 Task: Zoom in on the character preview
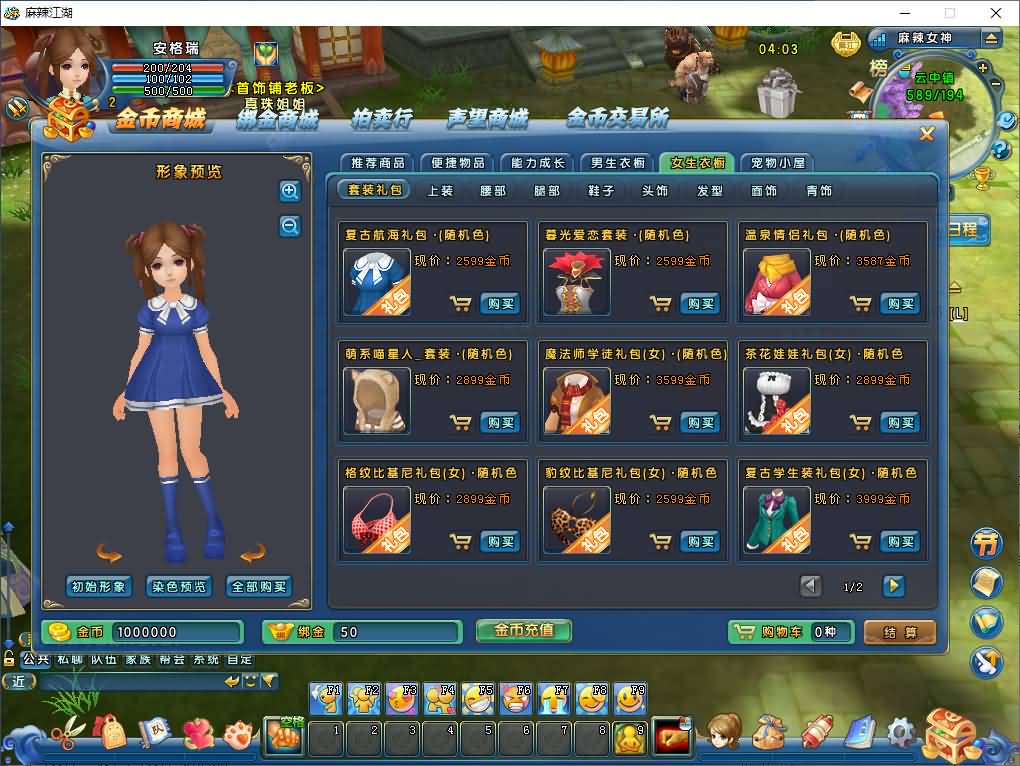(x=290, y=191)
